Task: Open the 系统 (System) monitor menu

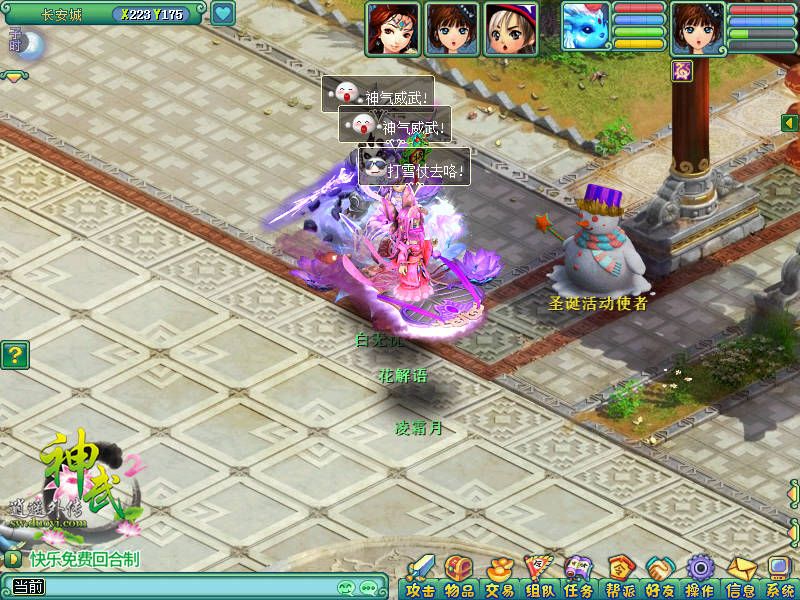Action: click(x=779, y=577)
